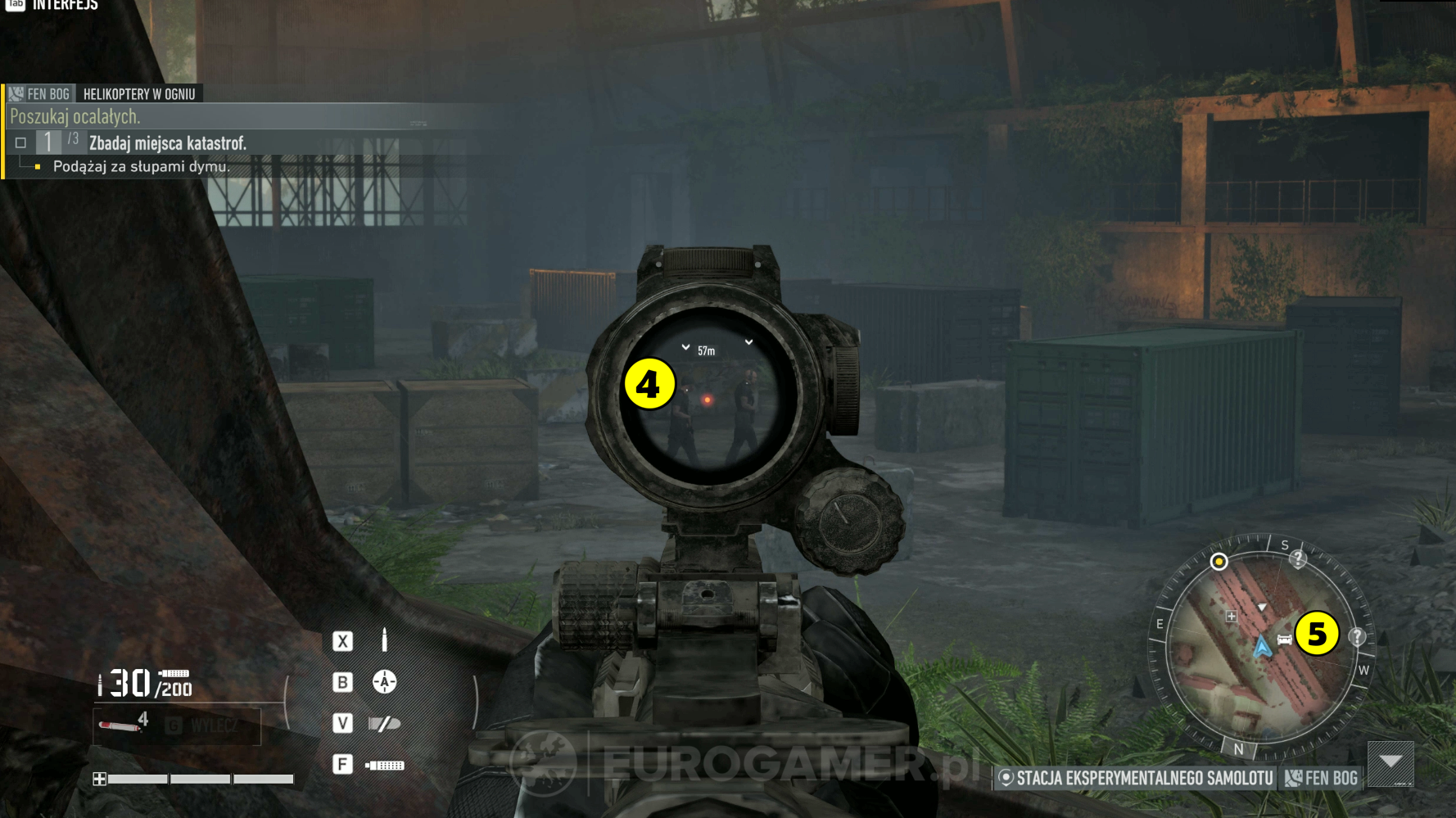Open the HELIKOPTERY W OGNIU mission tab

click(139, 93)
